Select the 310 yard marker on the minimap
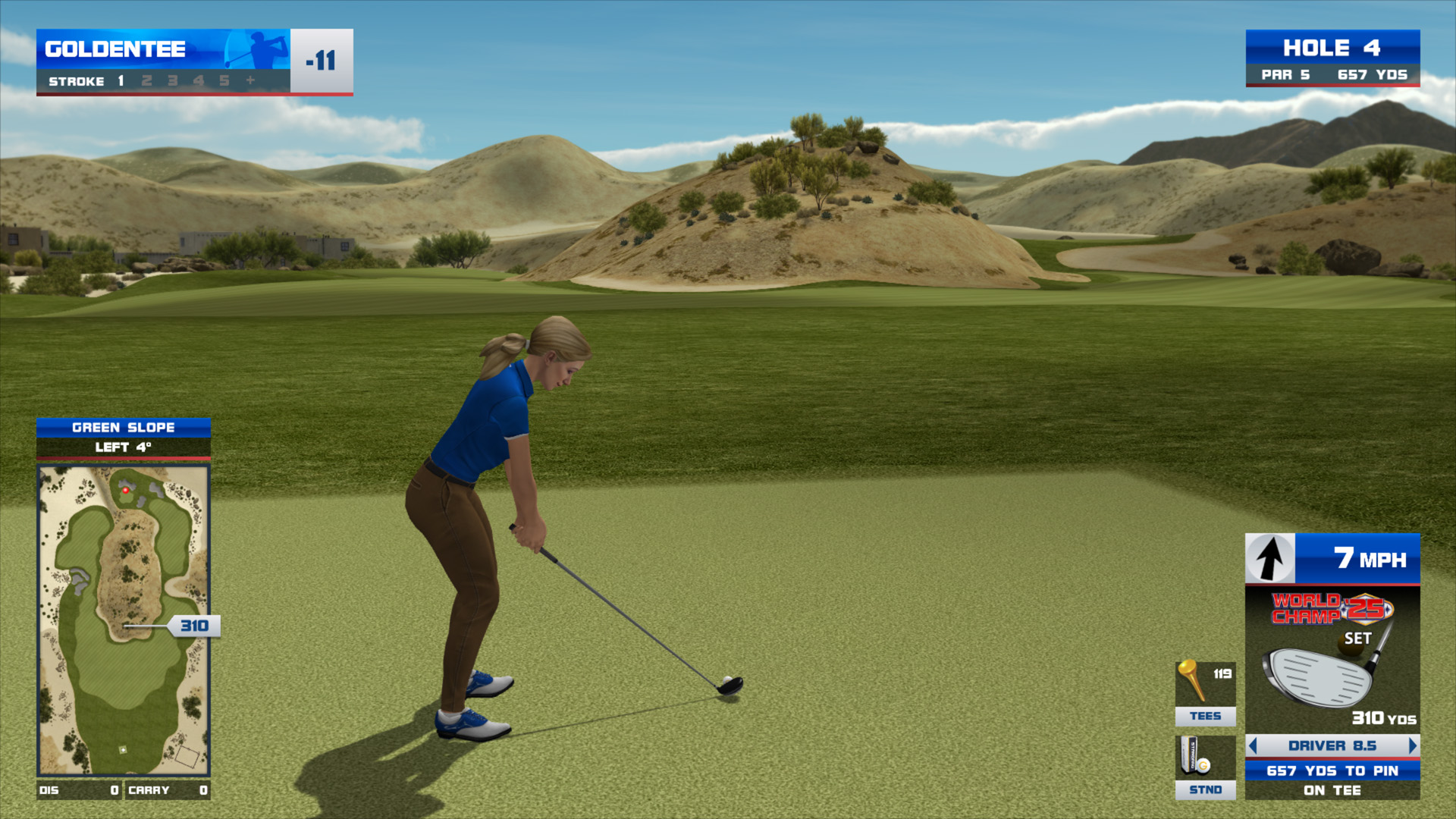 (x=194, y=626)
